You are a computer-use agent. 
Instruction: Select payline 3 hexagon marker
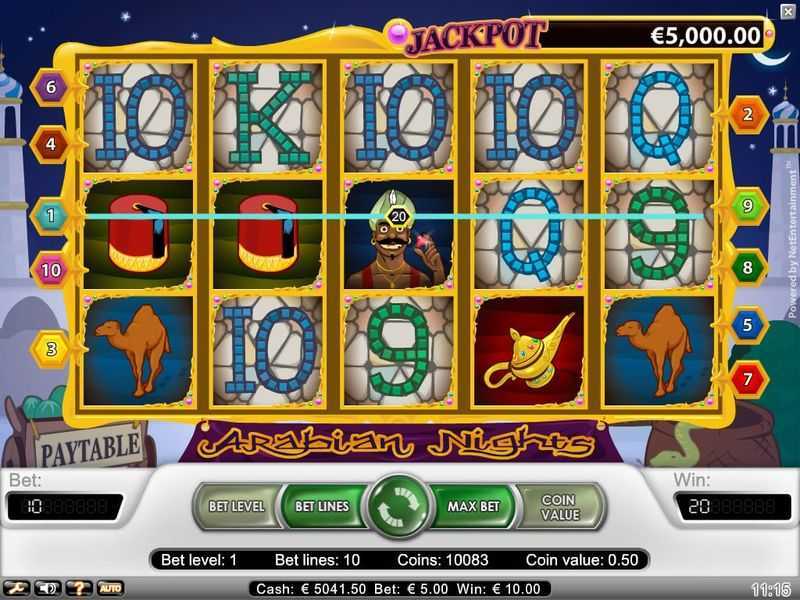50,349
